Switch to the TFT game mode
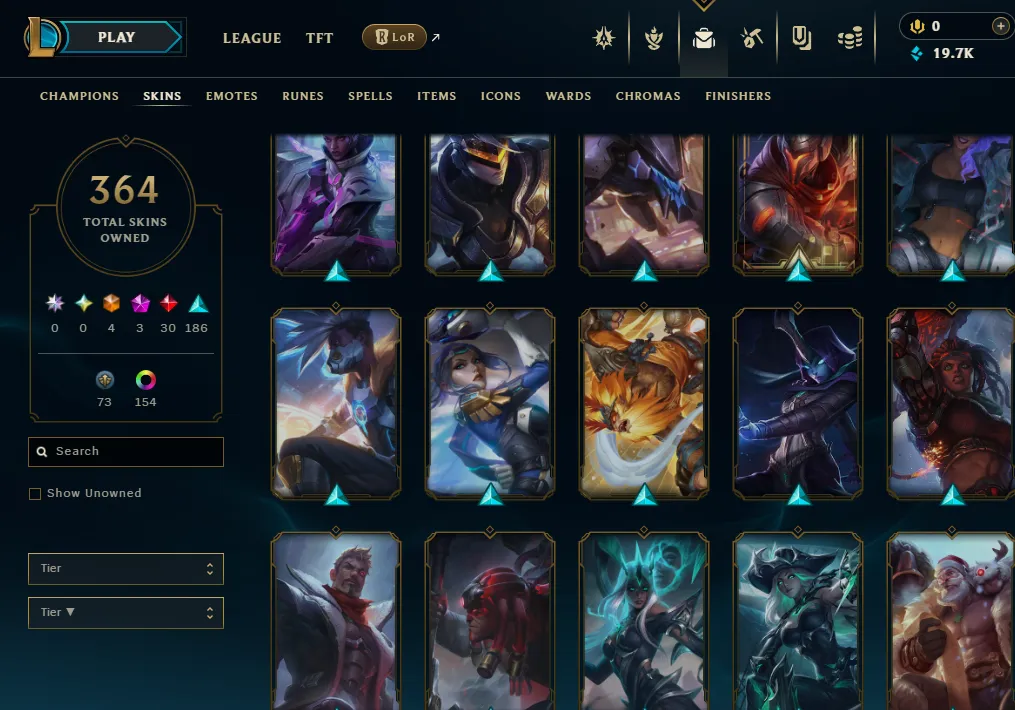The width and height of the screenshot is (1015, 710). pyautogui.click(x=320, y=38)
